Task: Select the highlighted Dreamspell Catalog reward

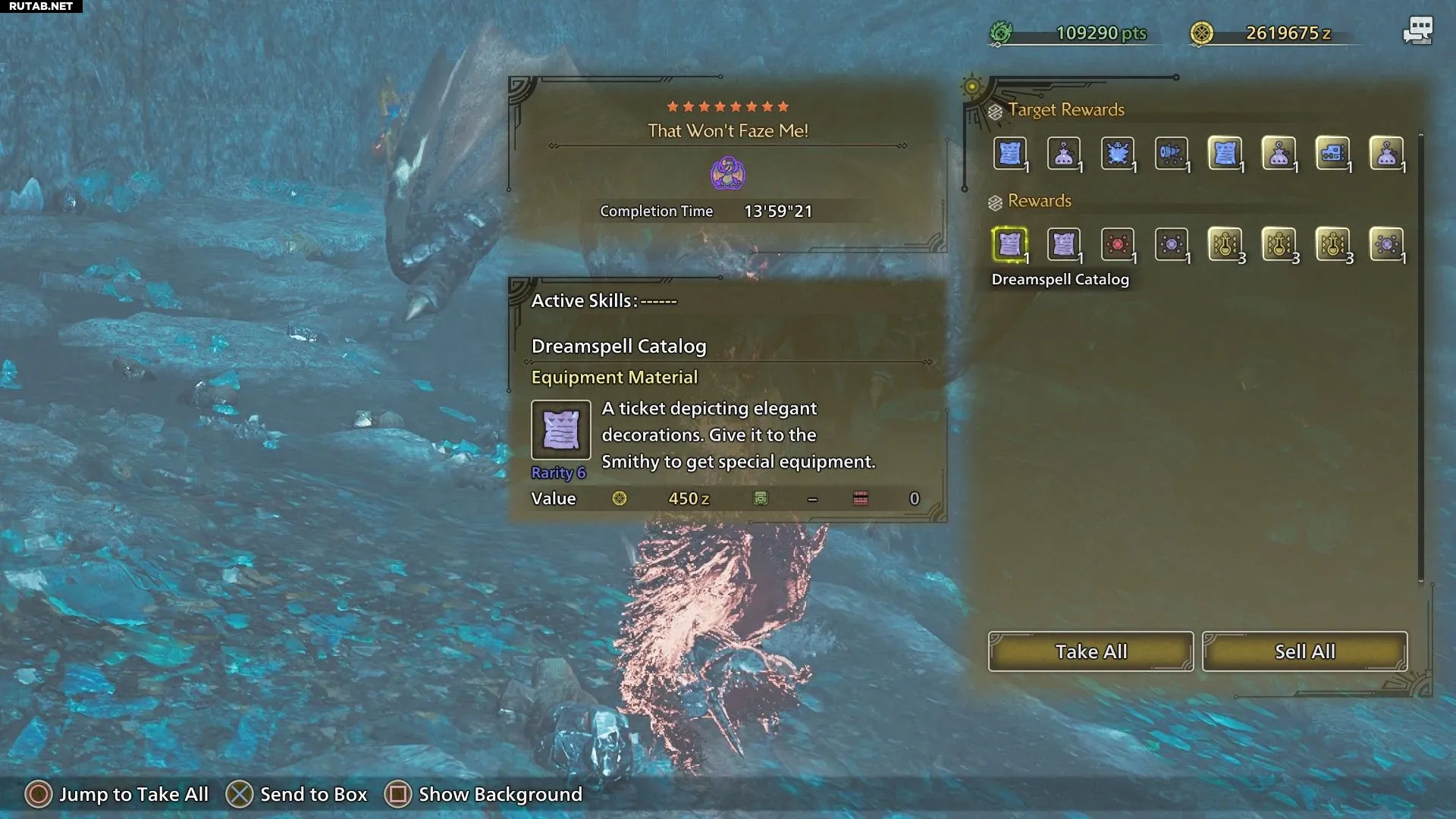Action: [x=1009, y=244]
